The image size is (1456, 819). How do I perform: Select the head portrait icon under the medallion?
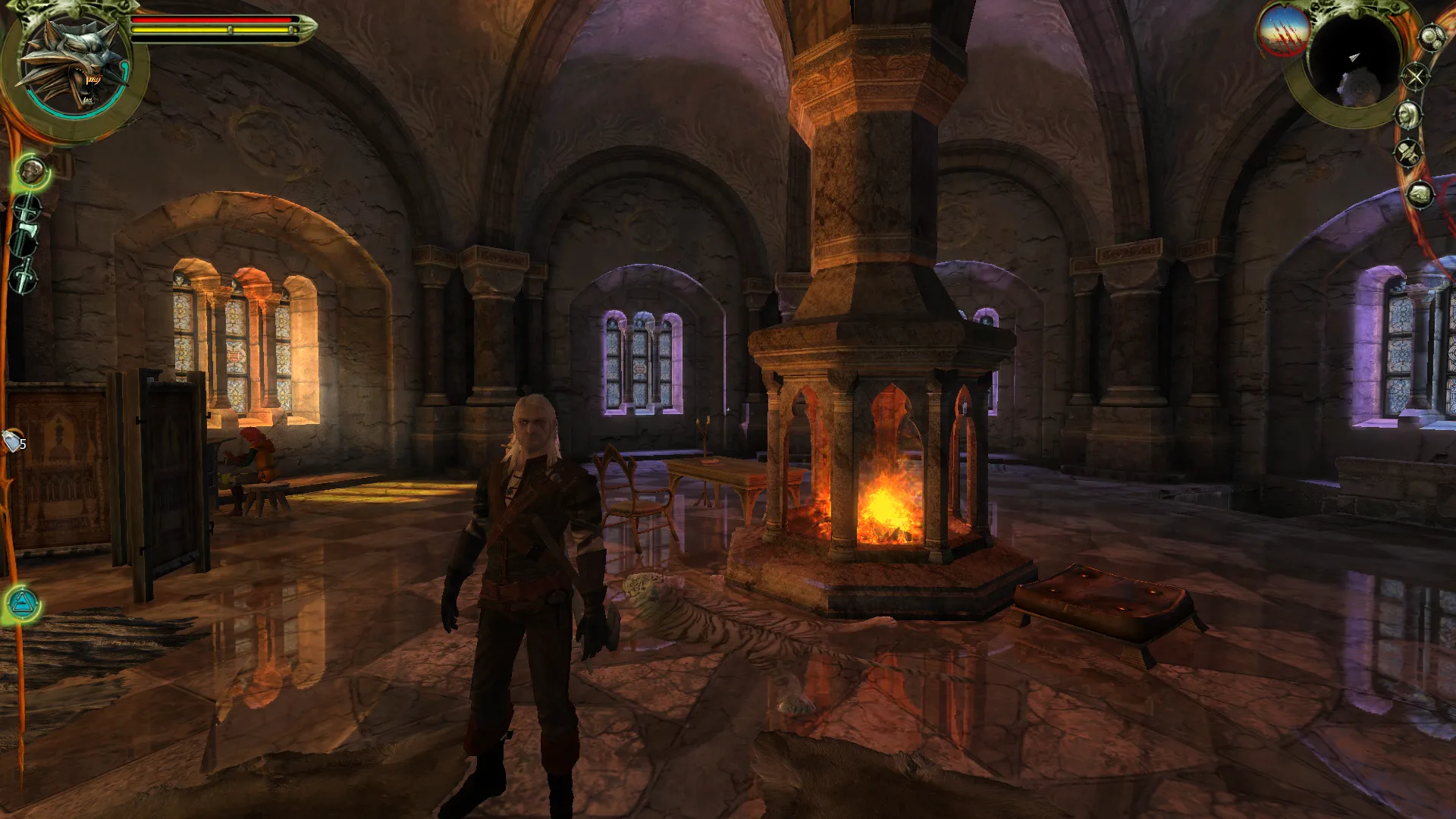tap(32, 172)
